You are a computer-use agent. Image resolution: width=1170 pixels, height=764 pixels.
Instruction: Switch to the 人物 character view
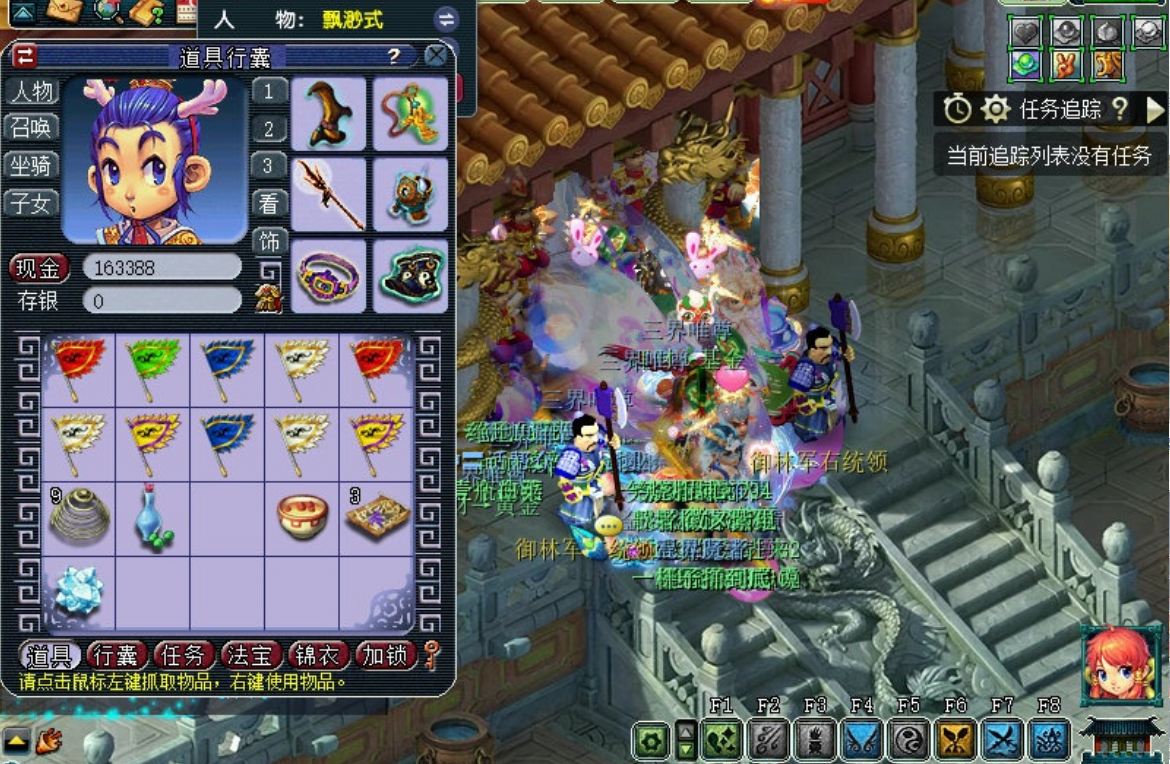(32, 91)
